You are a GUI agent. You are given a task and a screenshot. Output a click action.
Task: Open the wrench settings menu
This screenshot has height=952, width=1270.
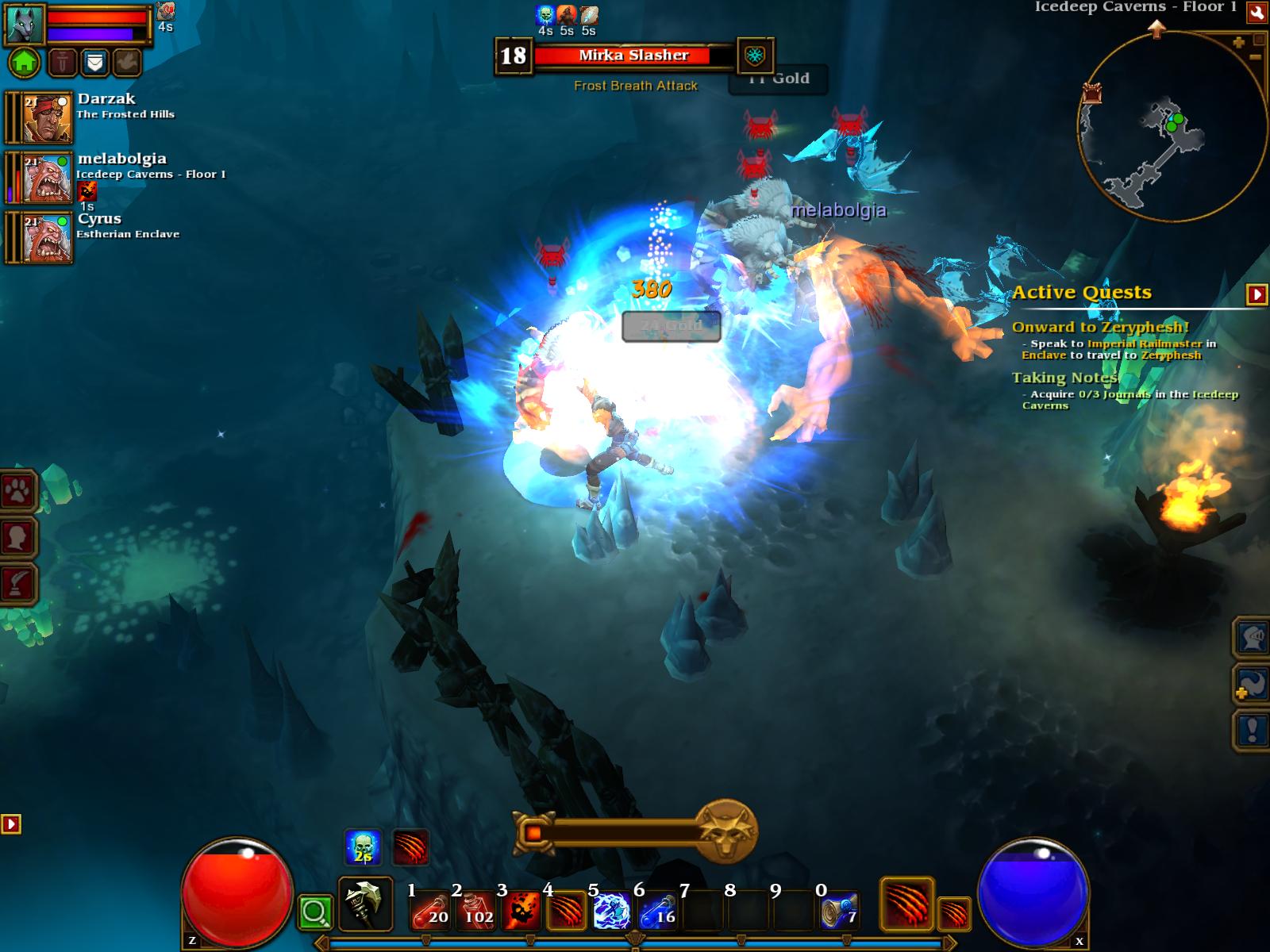tap(1257, 13)
